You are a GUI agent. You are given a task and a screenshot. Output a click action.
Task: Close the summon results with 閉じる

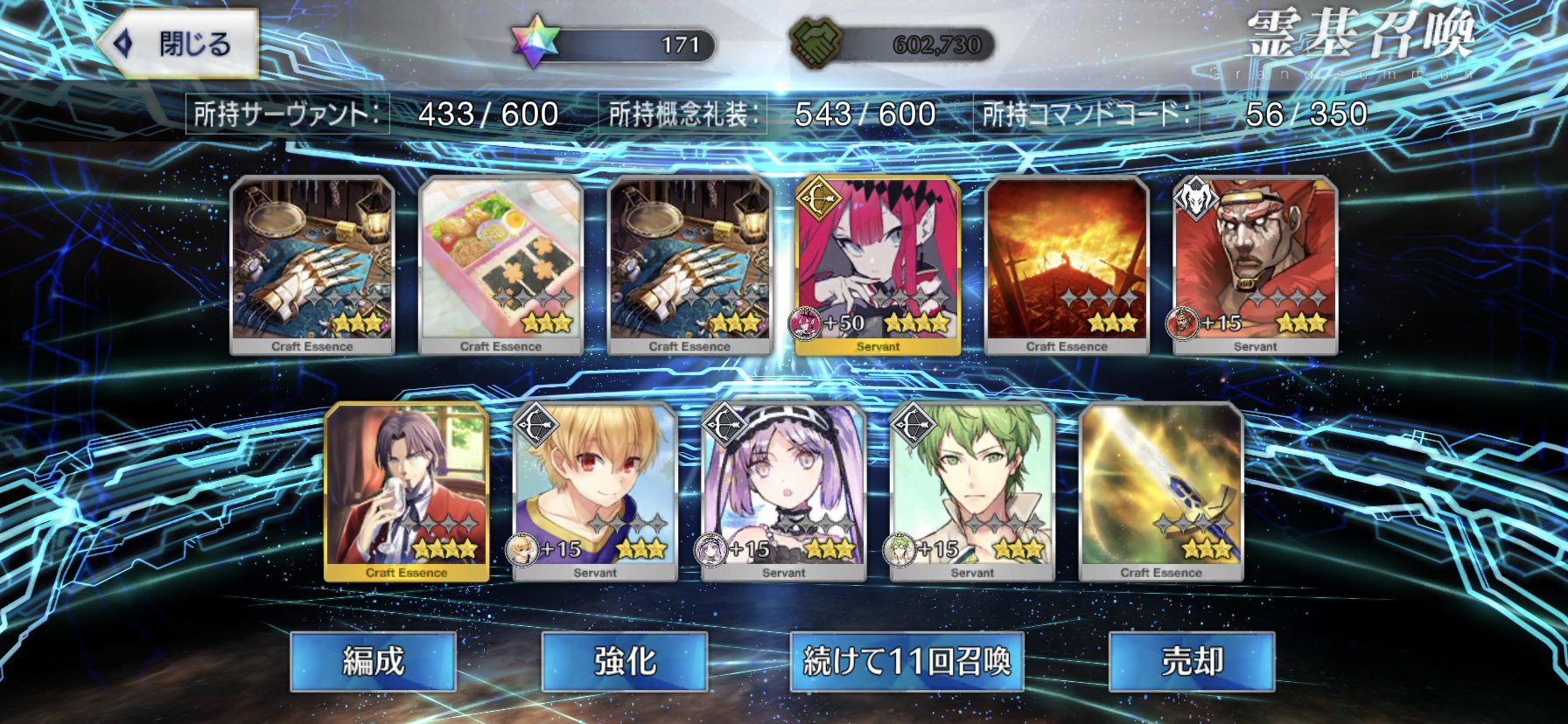tap(180, 44)
